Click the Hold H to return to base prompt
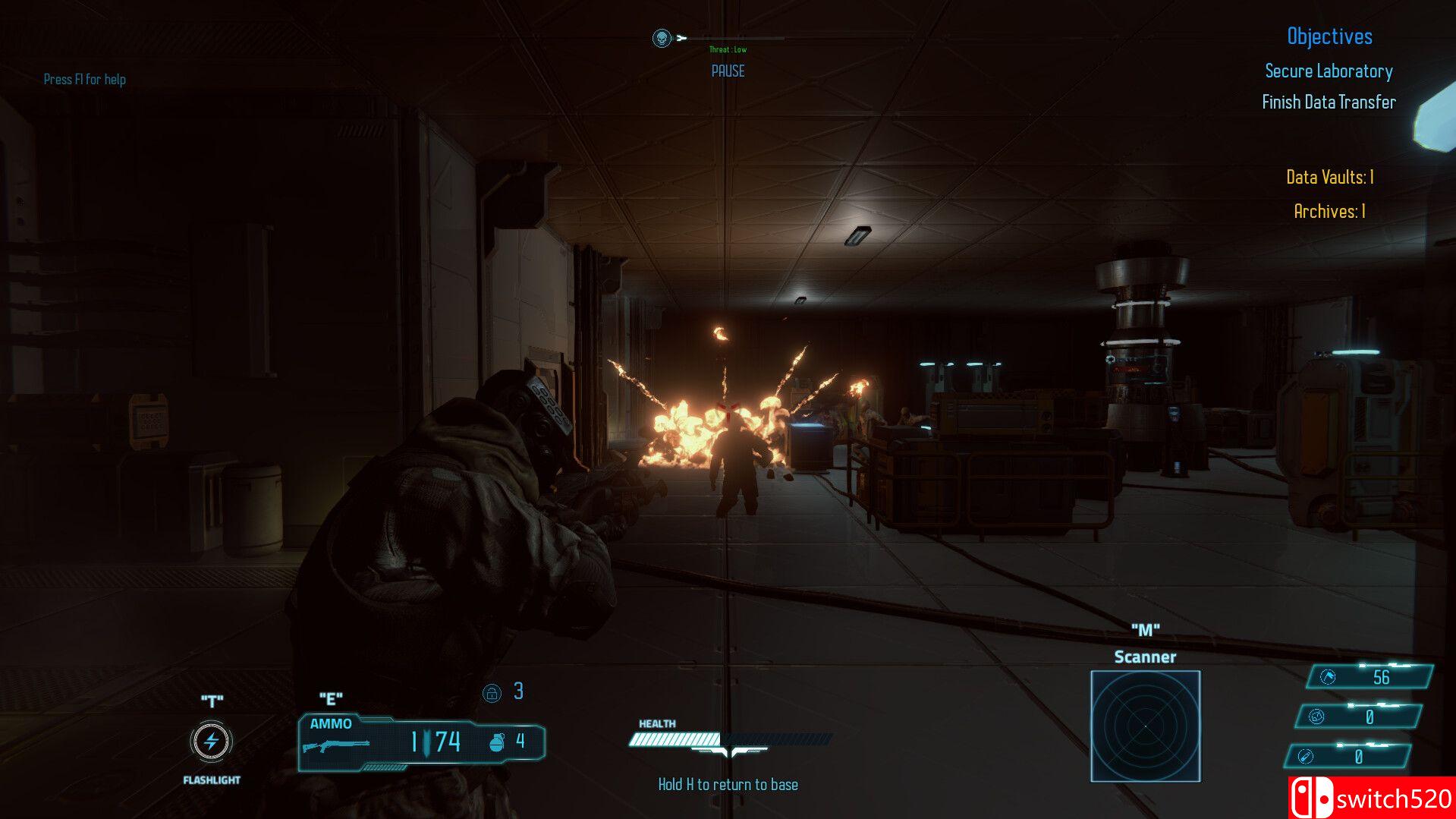 point(728,784)
